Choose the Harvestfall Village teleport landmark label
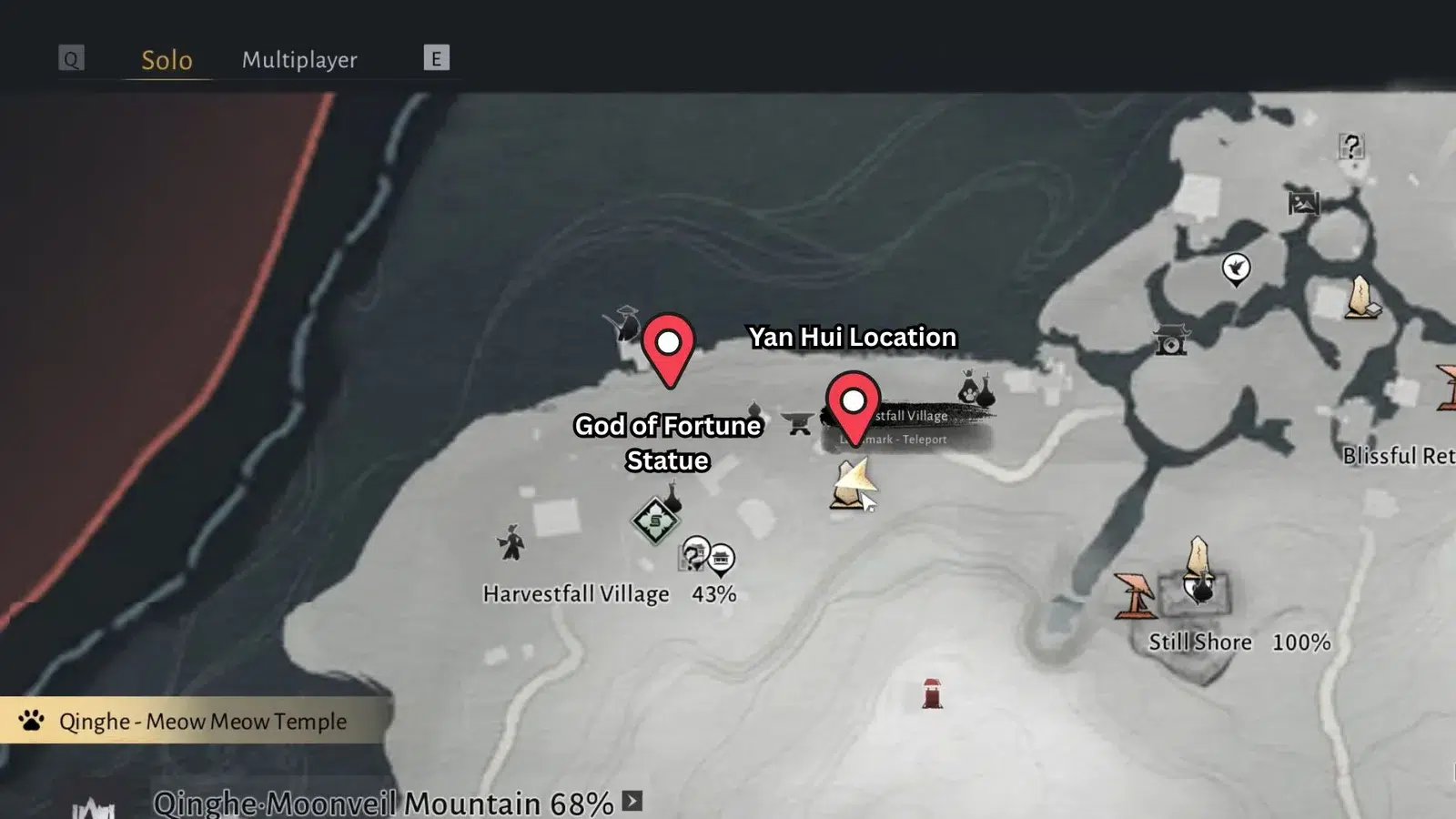Screen dimensions: 1456x819 pos(912,426)
